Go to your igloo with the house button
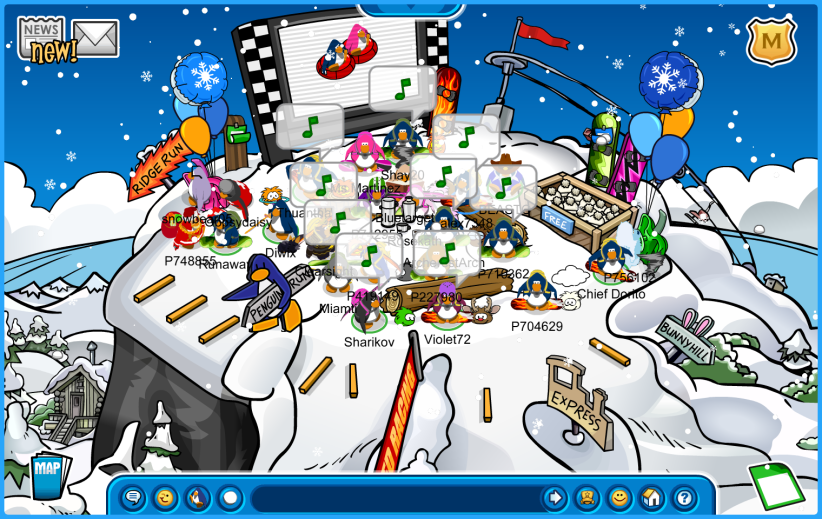The width and height of the screenshot is (822, 519). click(652, 497)
